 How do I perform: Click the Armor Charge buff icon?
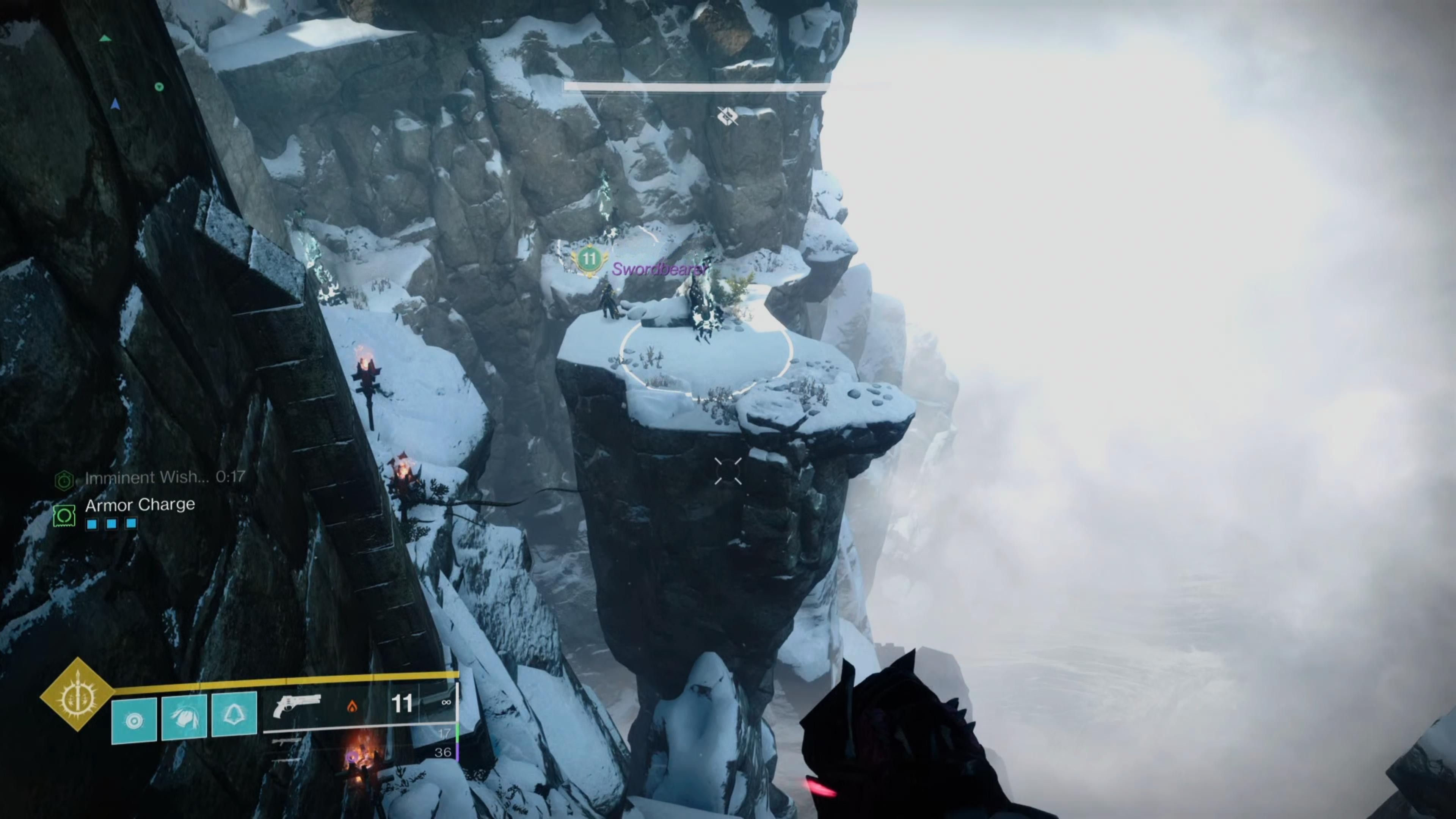click(x=64, y=515)
